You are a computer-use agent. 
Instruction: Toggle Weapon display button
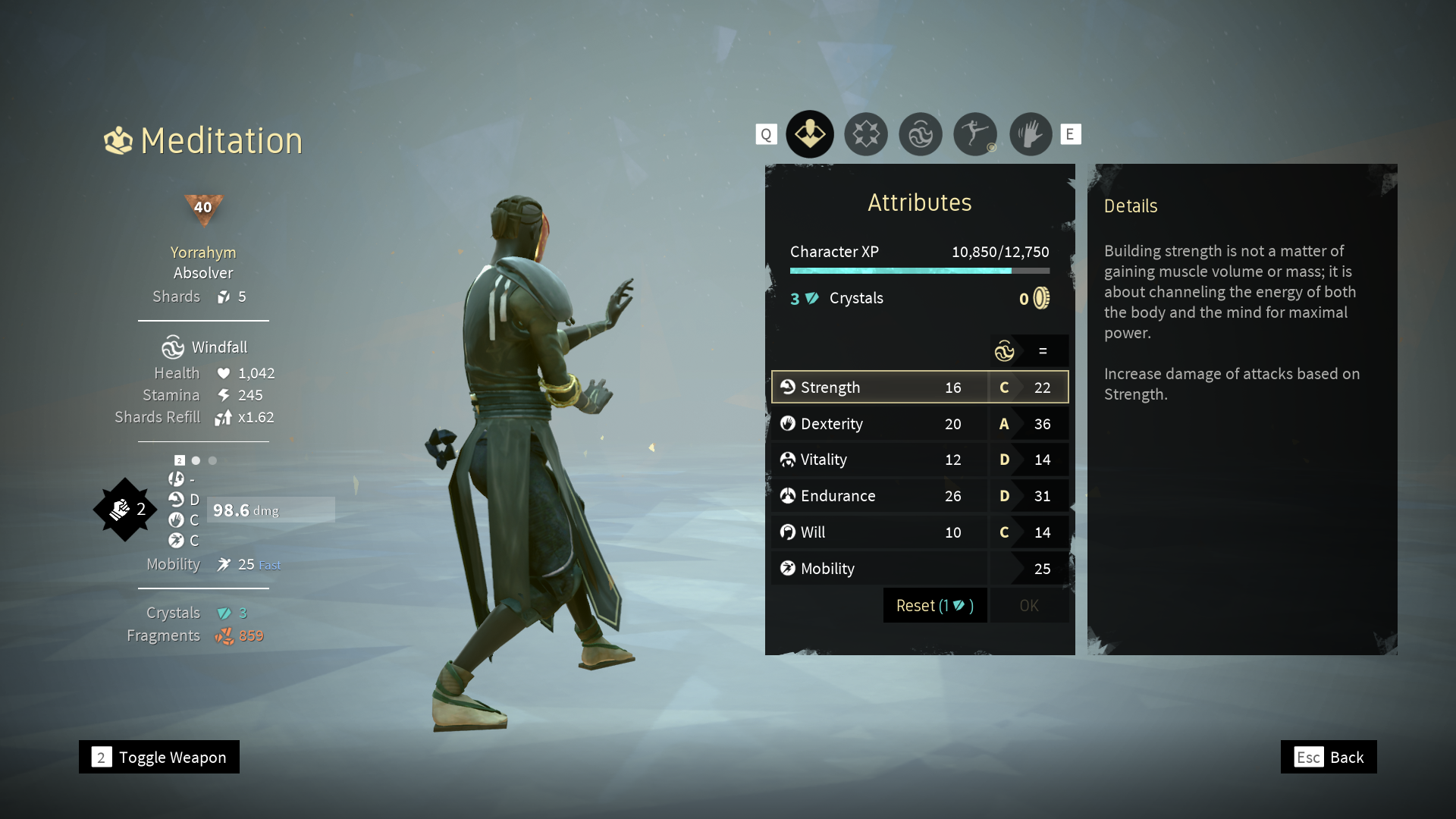[159, 758]
